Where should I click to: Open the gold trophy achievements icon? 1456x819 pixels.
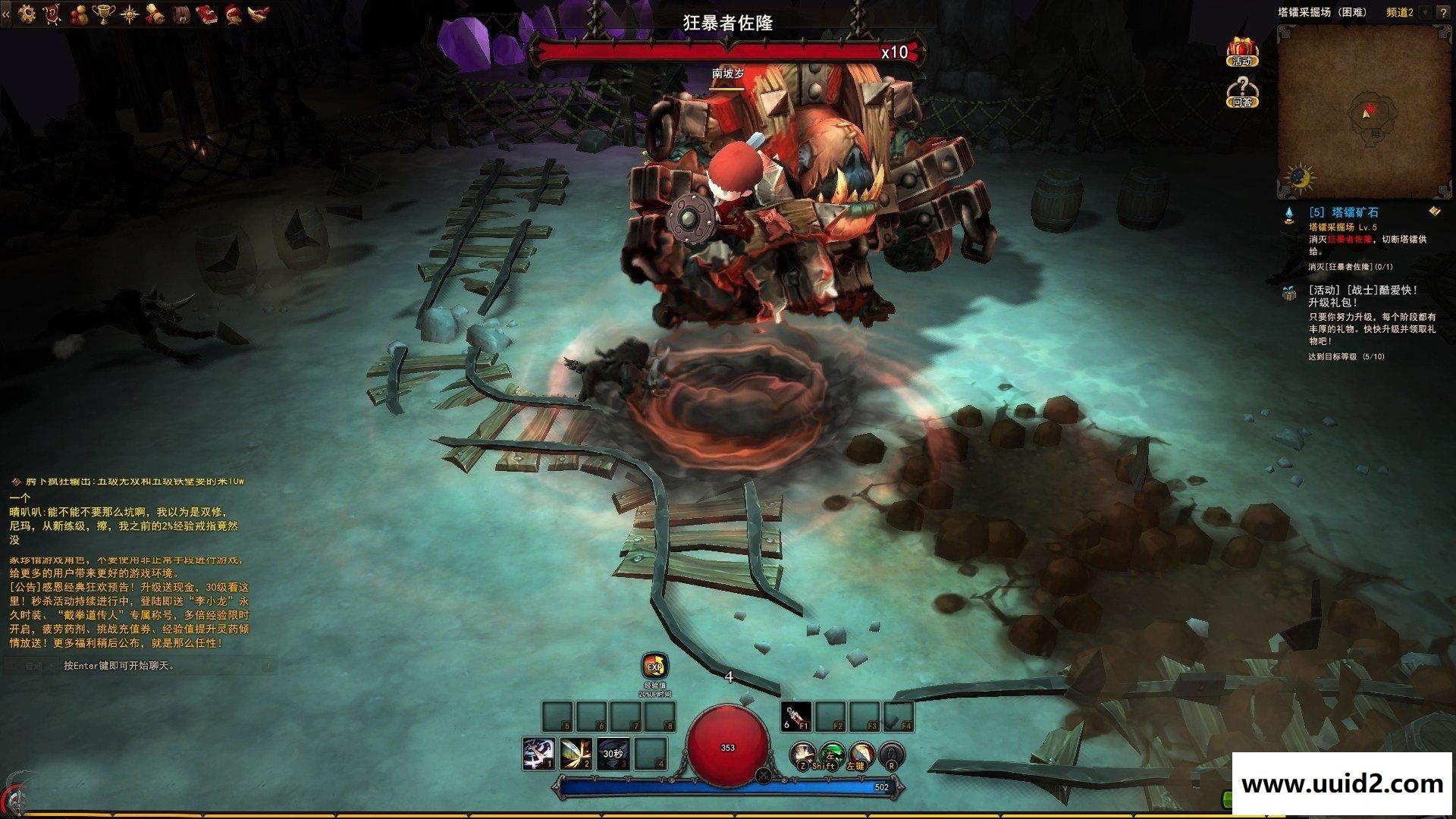coord(104,12)
